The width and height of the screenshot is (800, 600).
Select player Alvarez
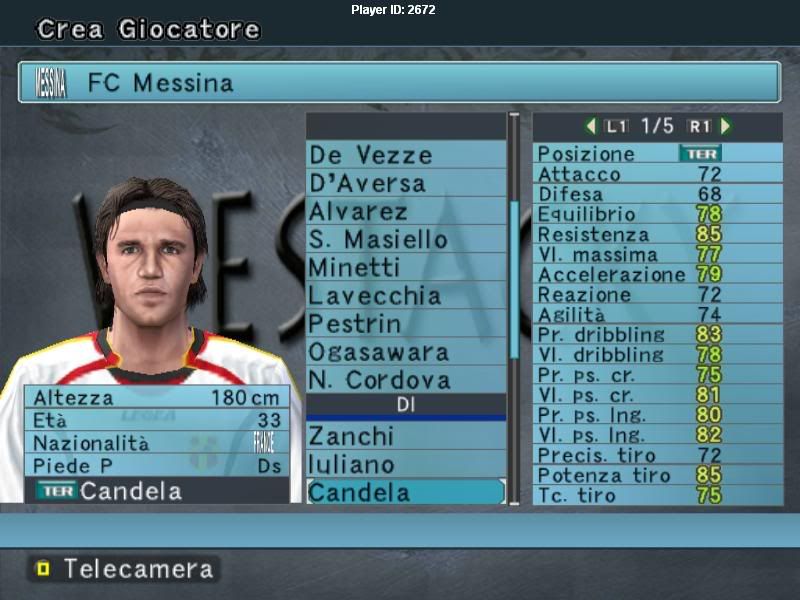405,211
